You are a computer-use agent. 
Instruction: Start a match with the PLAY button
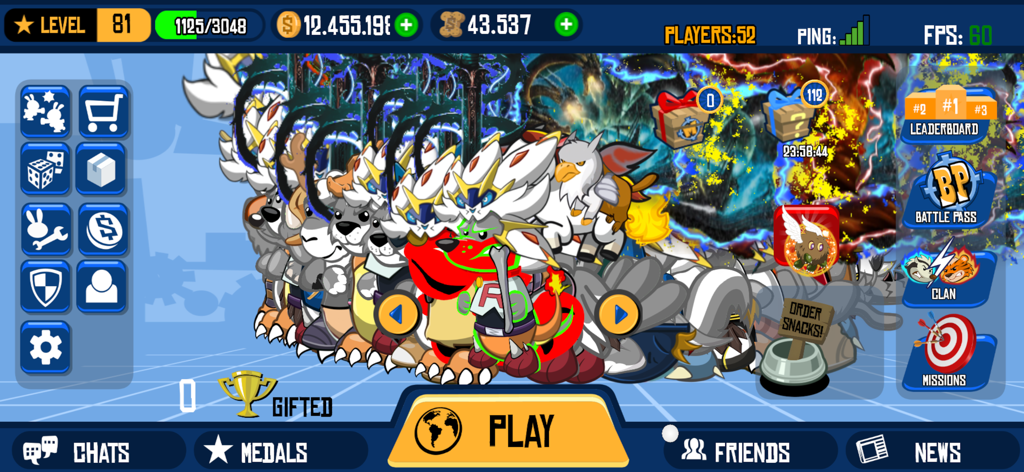(508, 430)
